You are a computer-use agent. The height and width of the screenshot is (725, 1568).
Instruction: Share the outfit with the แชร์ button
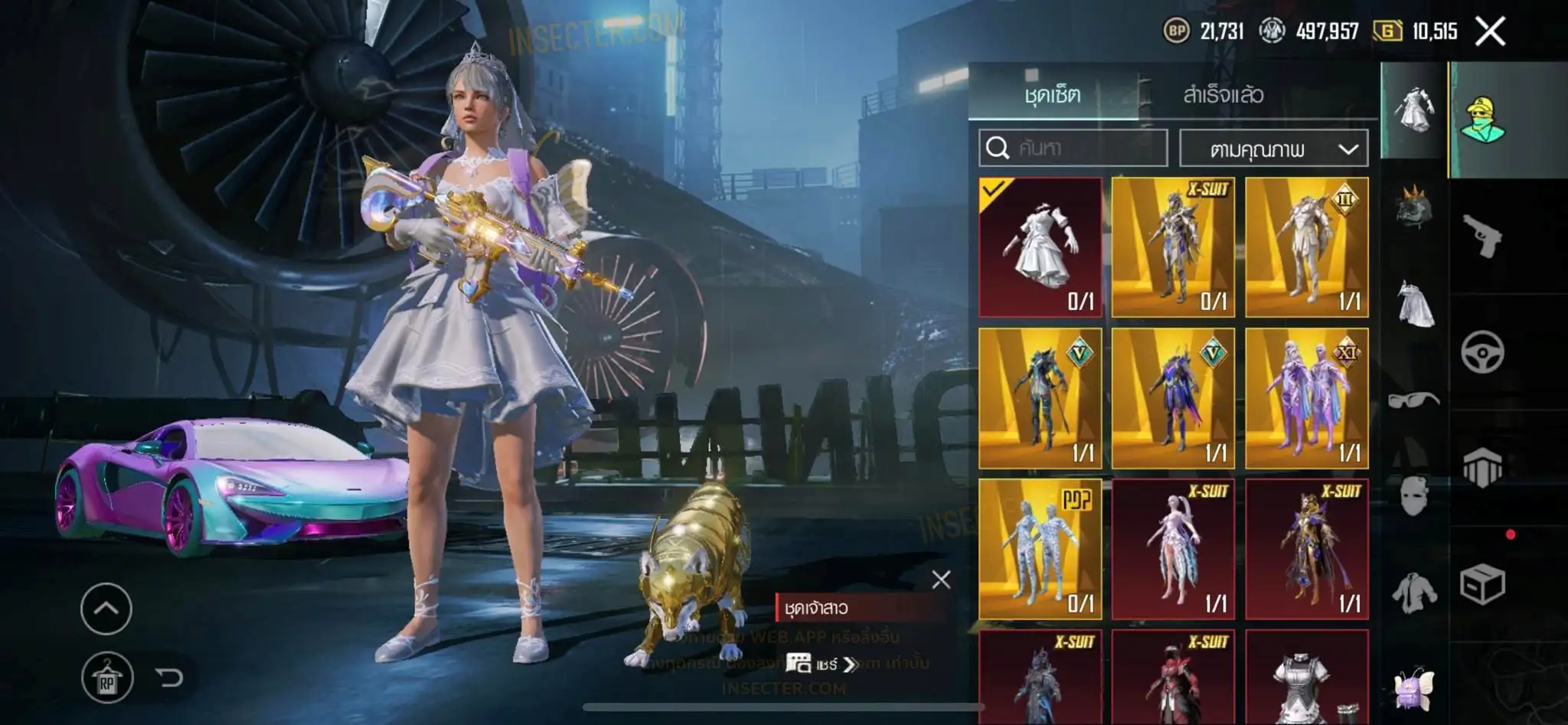[821, 664]
